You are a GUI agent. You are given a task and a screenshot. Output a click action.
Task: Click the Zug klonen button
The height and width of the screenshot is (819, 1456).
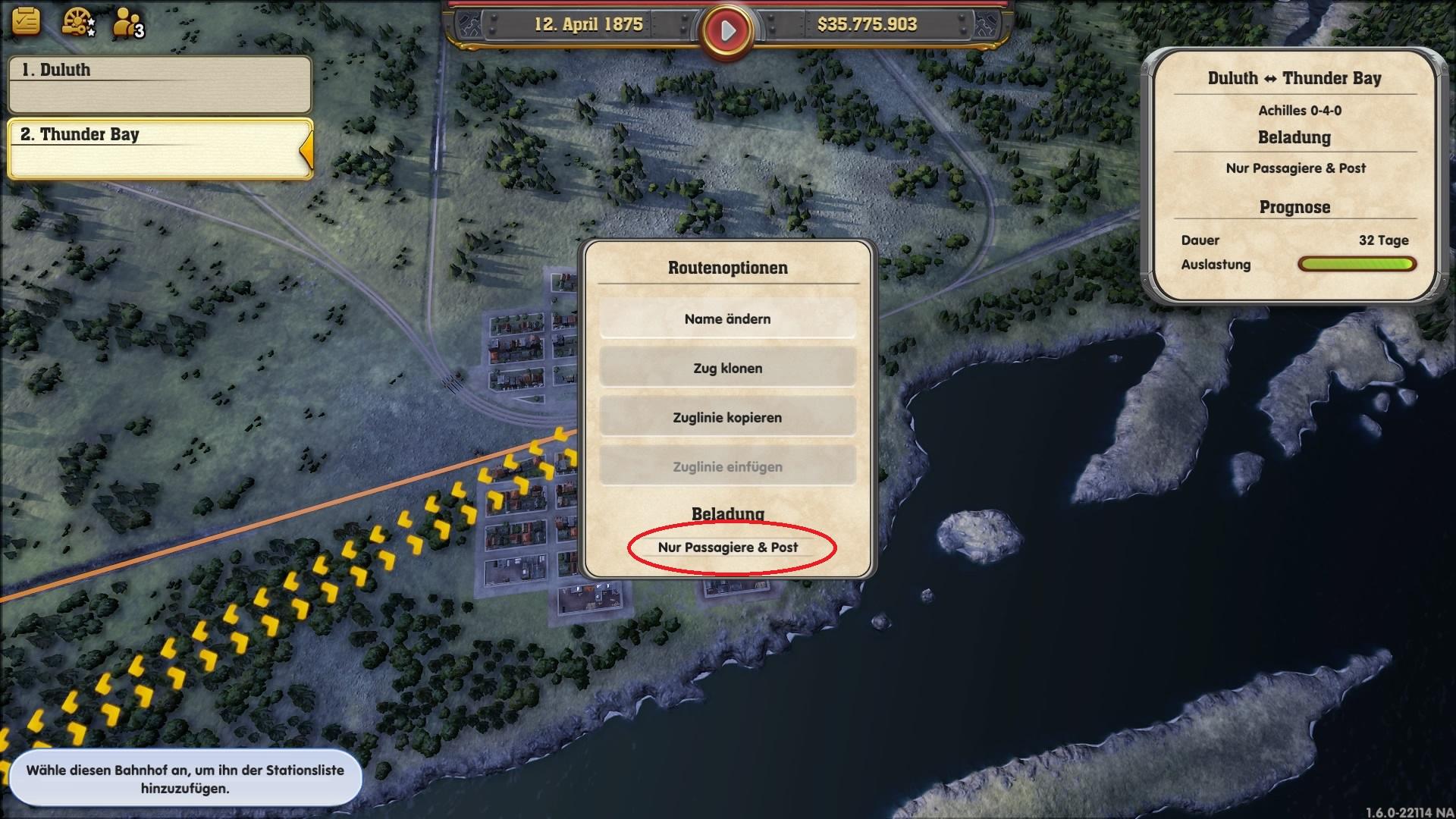pyautogui.click(x=727, y=369)
